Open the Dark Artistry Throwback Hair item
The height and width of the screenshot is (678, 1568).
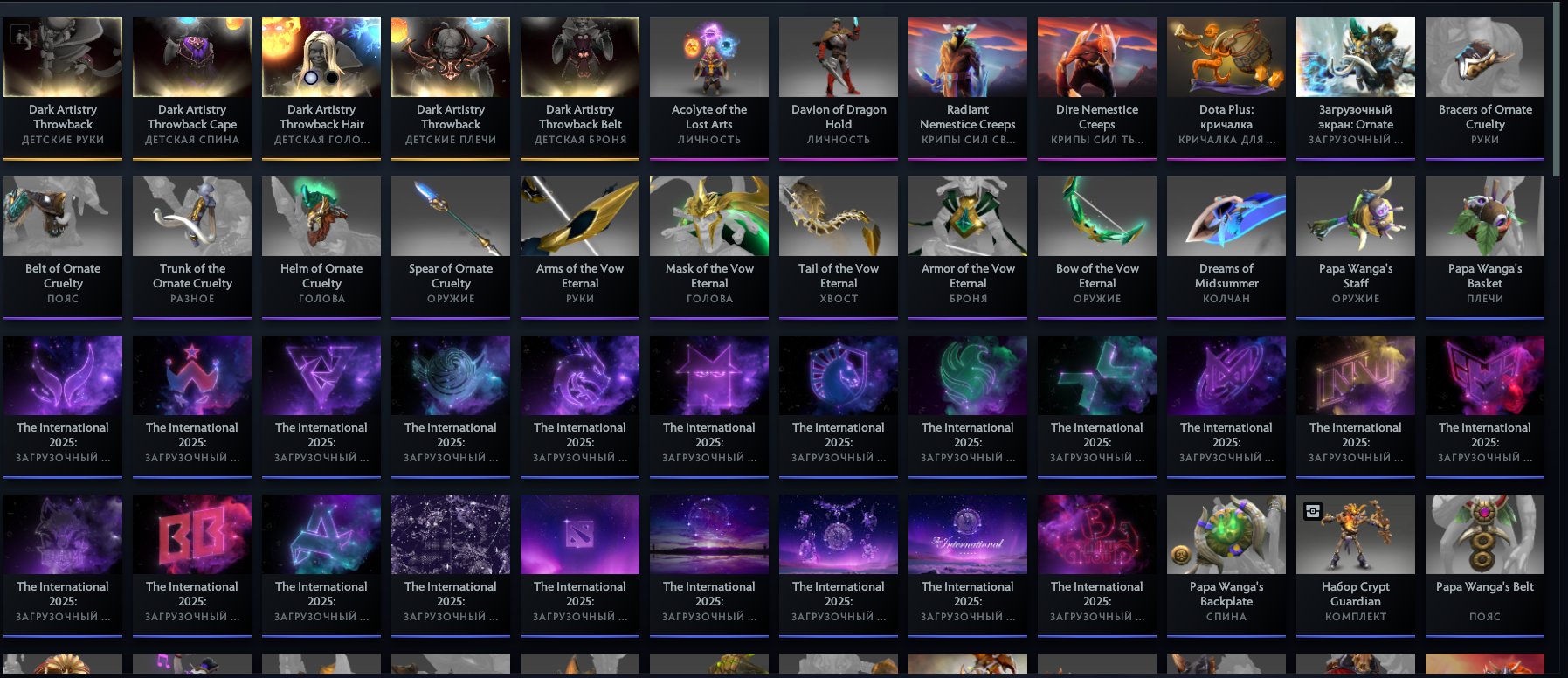click(321, 57)
